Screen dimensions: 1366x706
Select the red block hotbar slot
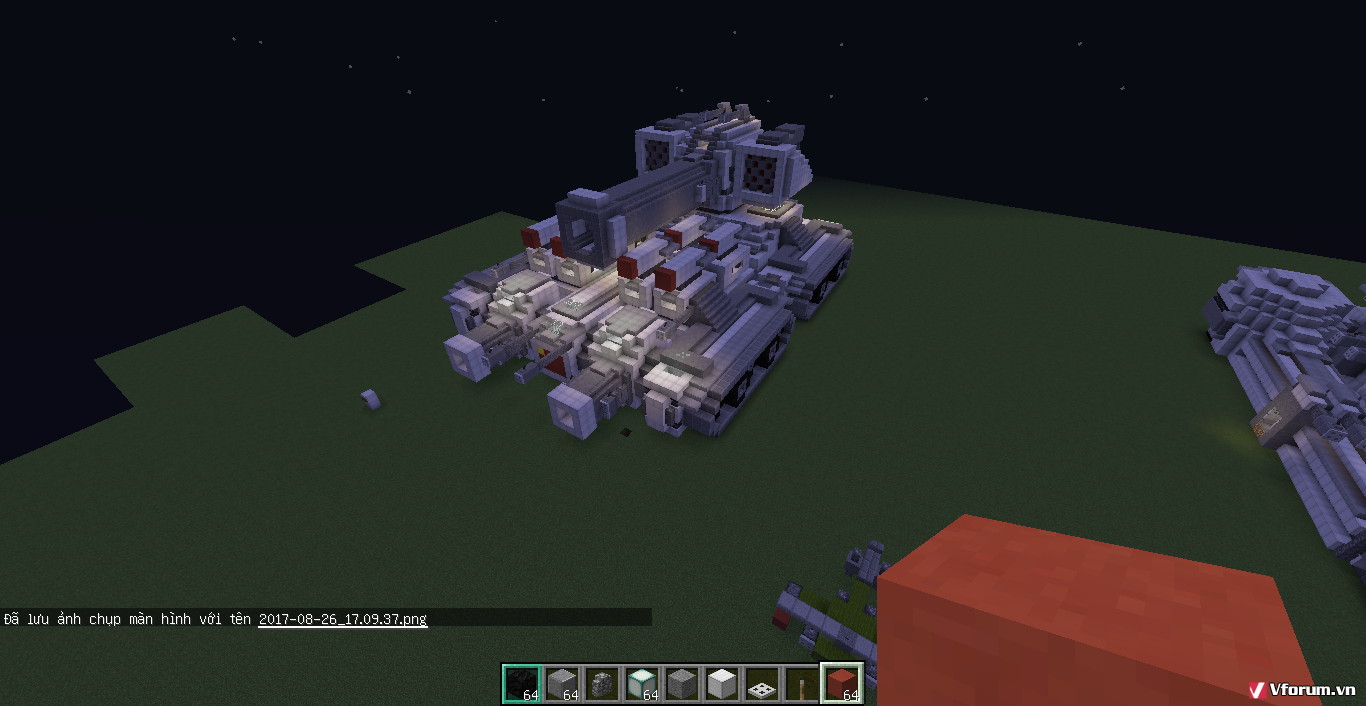[841, 684]
